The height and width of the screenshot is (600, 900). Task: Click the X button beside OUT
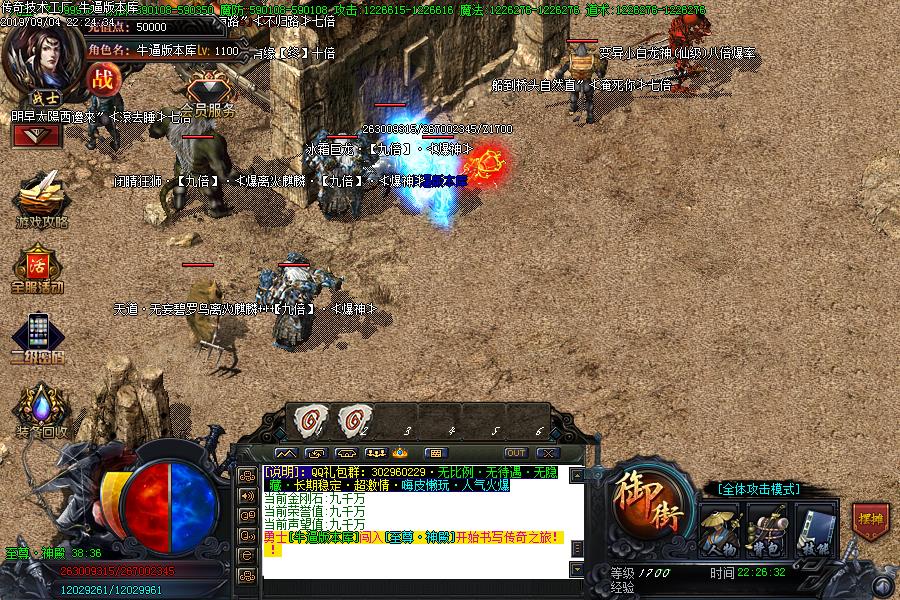click(546, 453)
